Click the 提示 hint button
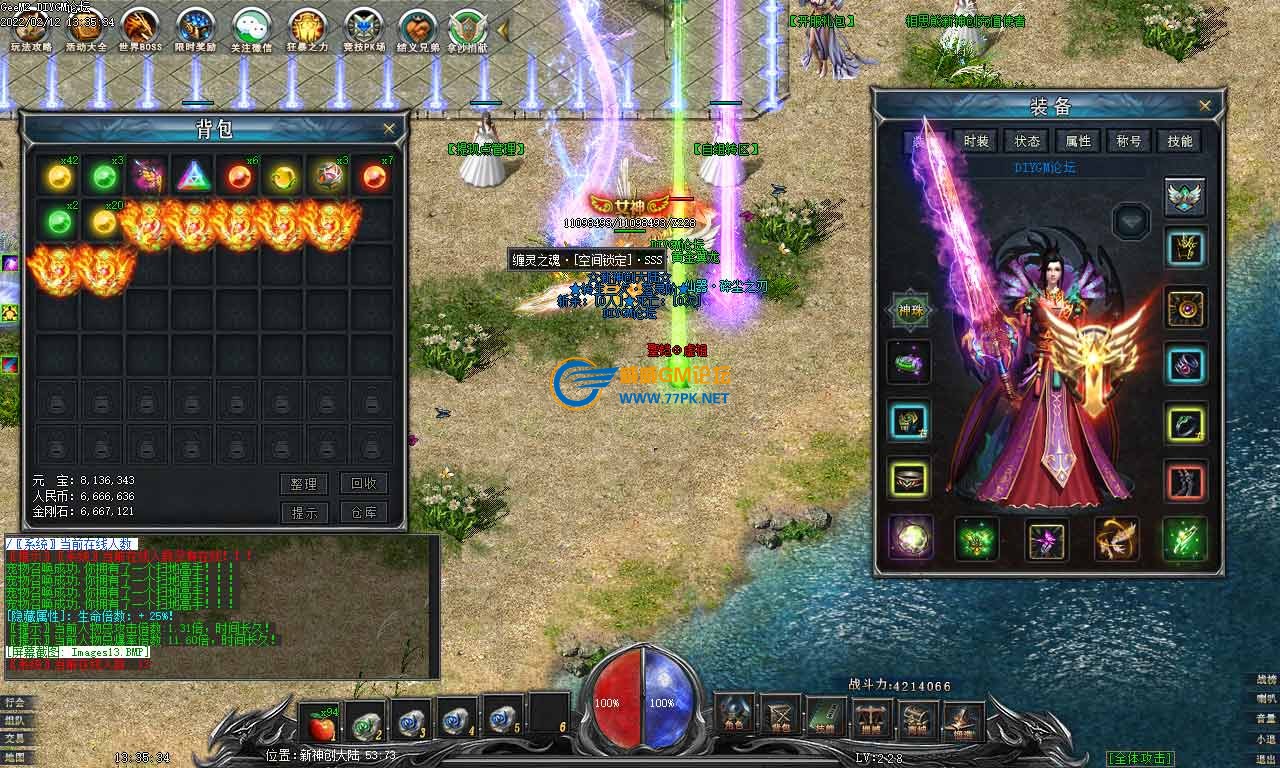 [x=303, y=512]
